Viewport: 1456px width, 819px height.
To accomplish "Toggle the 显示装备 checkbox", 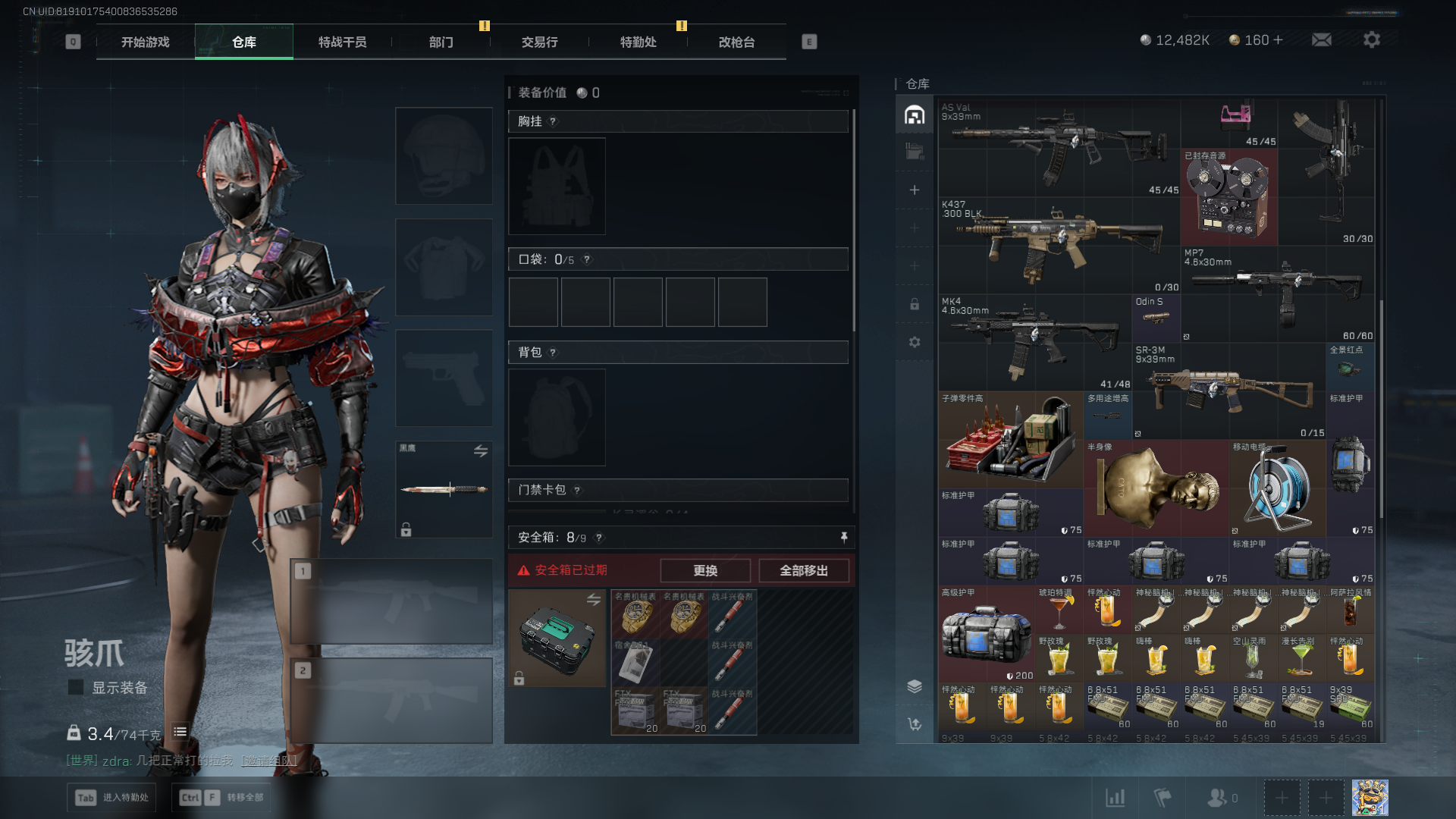I will 76,688.
